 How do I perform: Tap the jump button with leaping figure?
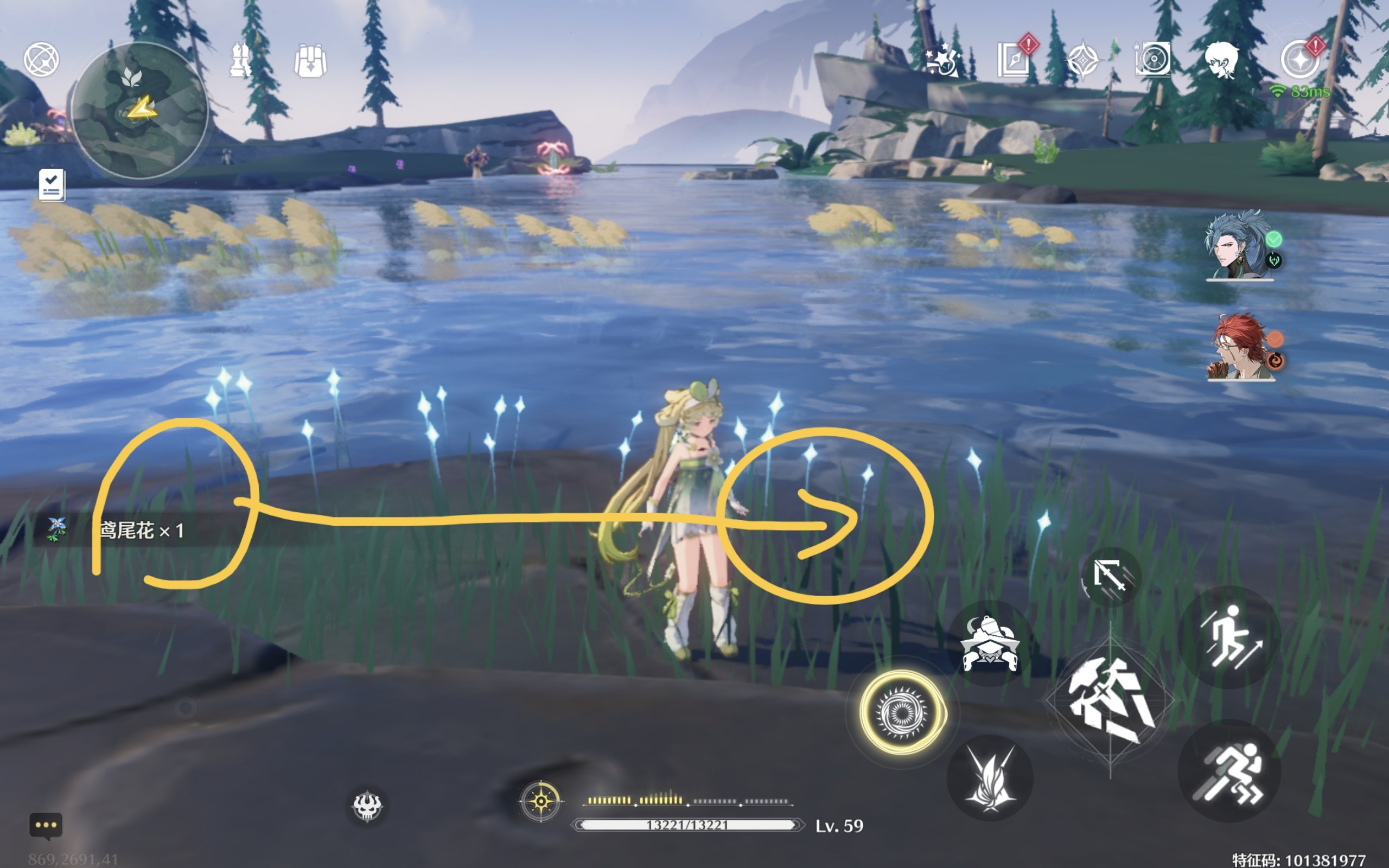(x=1230, y=637)
